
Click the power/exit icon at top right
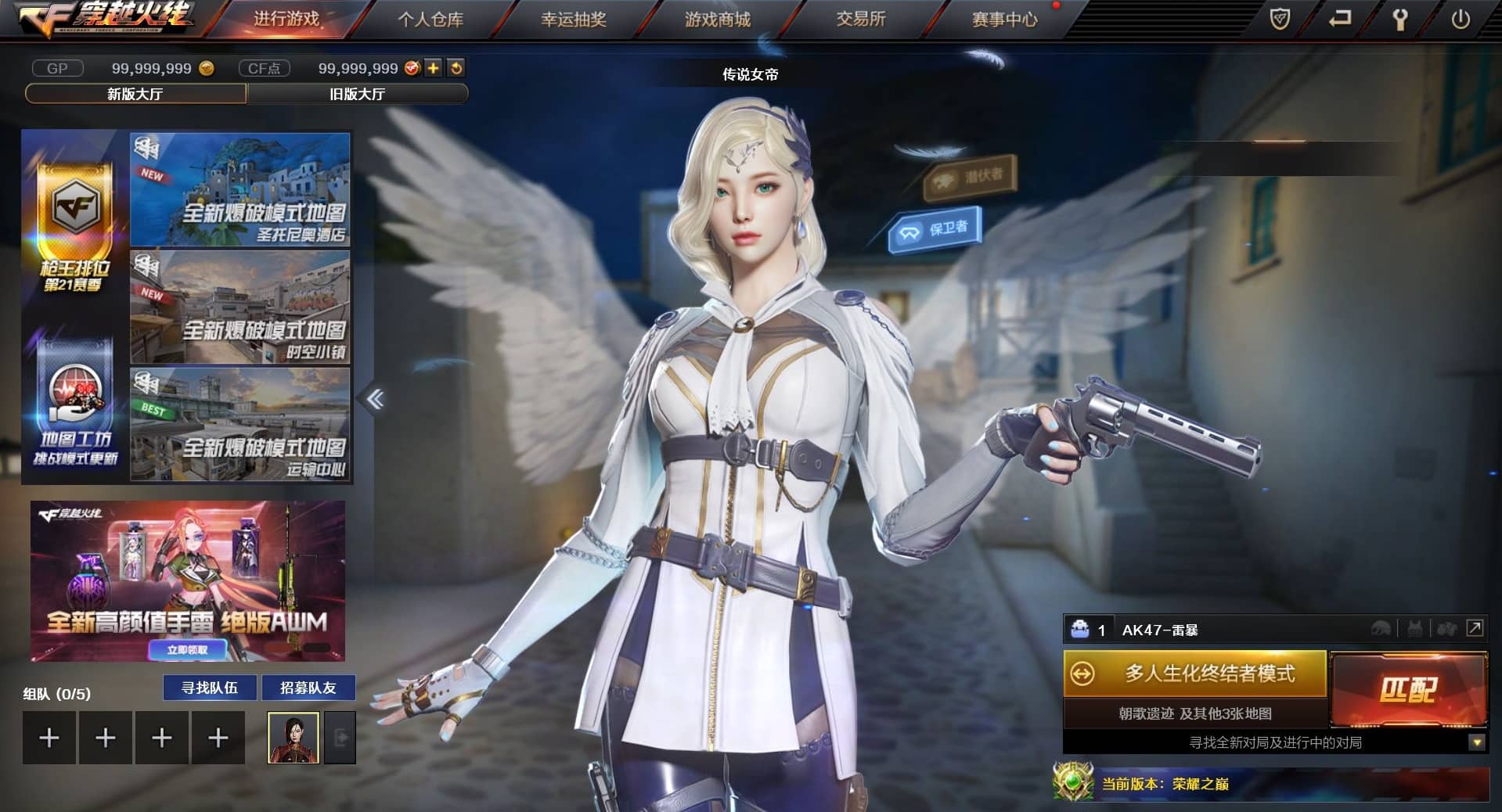1461,19
